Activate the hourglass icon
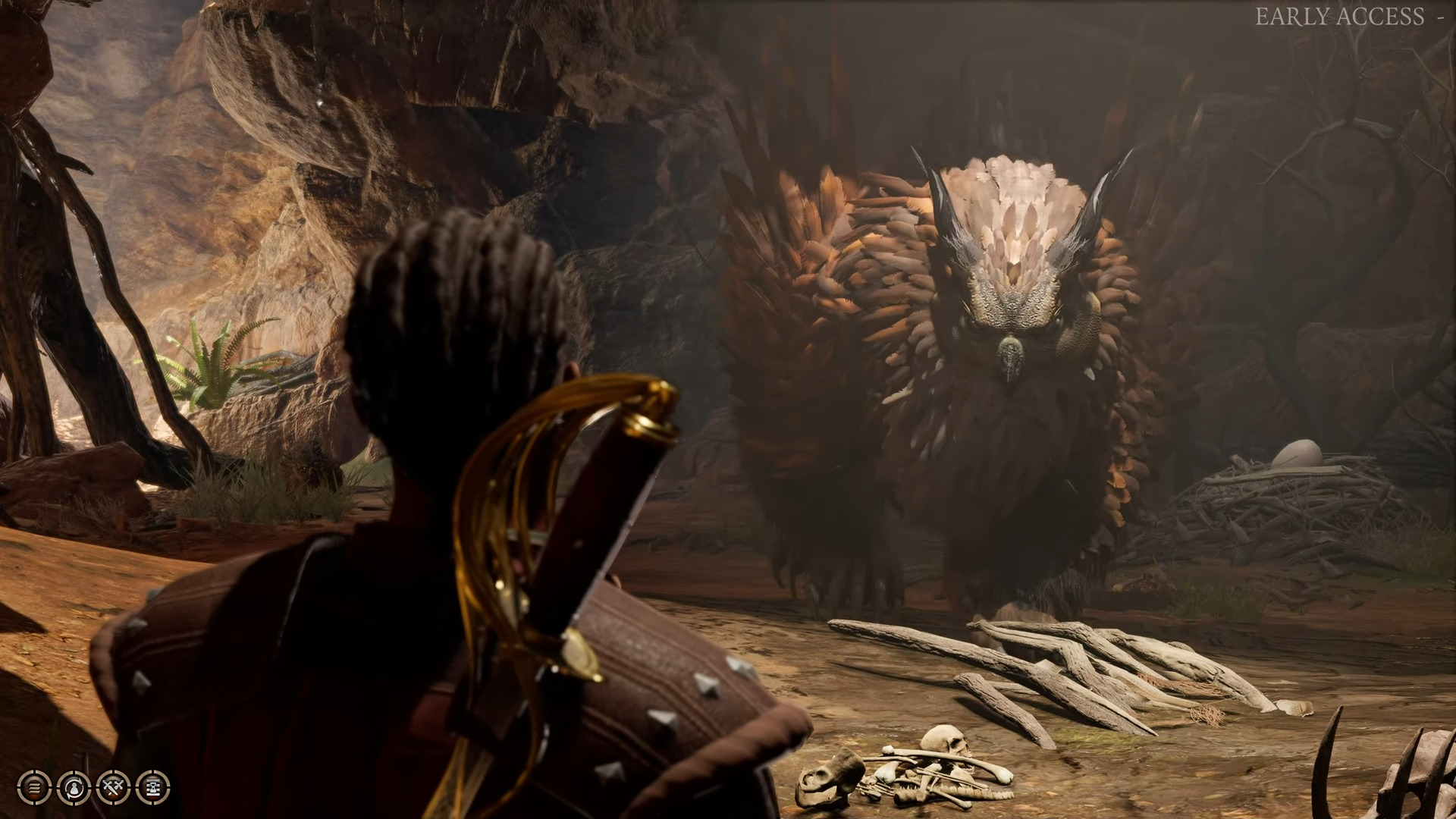Viewport: 1456px width, 819px height. point(152,788)
